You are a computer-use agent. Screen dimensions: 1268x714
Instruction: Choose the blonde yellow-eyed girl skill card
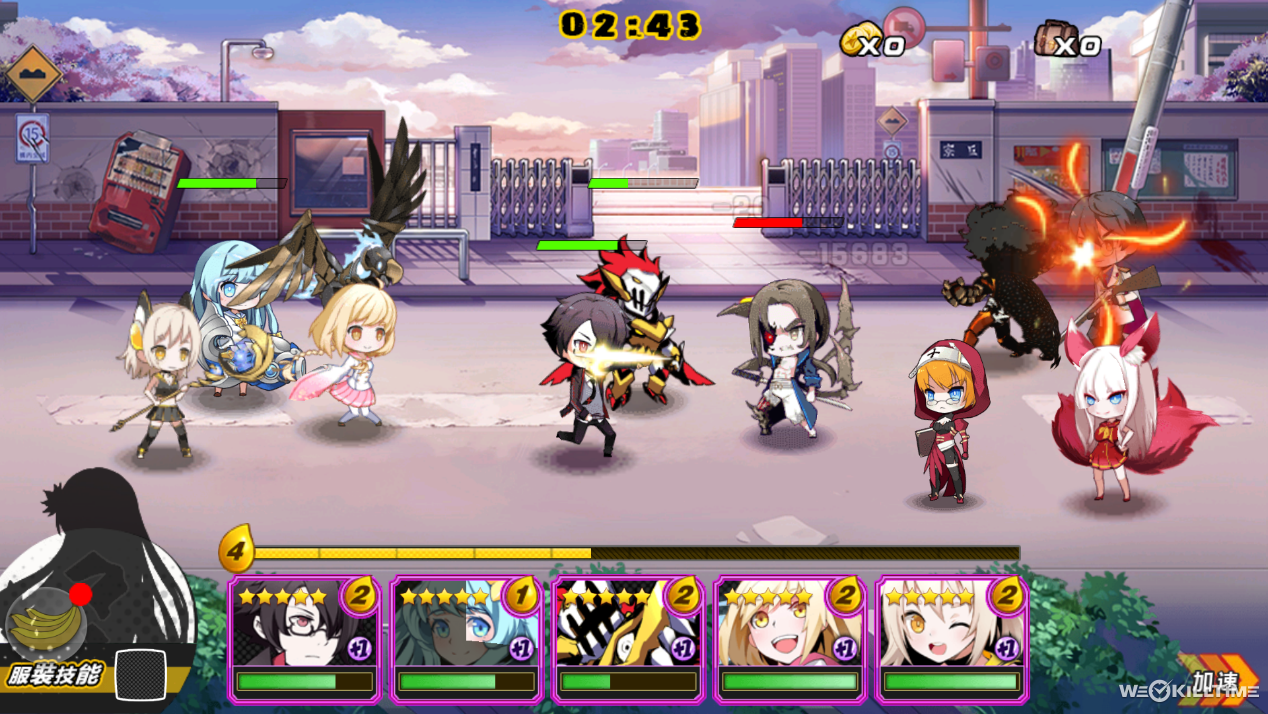(x=790, y=638)
